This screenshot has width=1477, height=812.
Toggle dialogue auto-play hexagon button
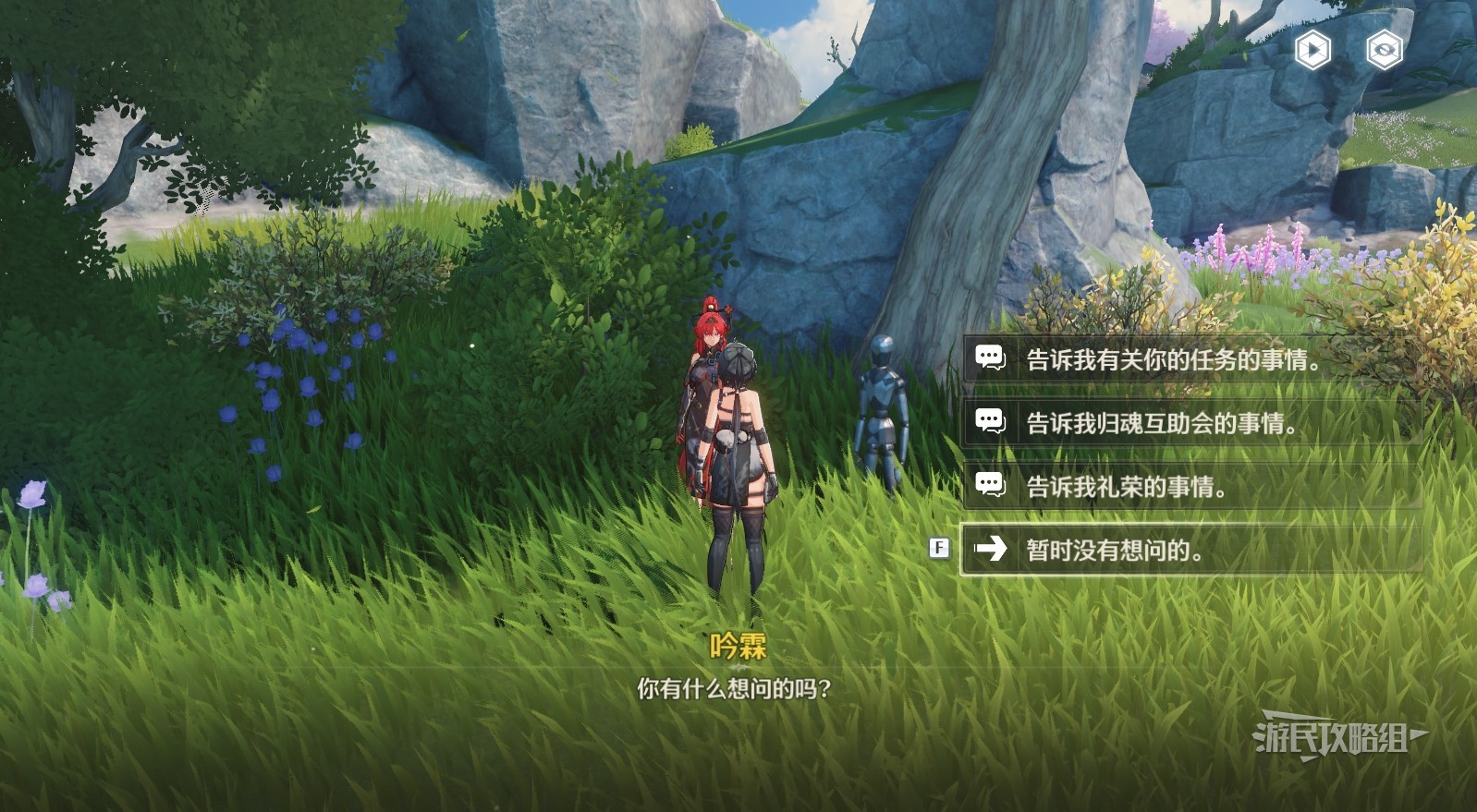coord(1312,50)
